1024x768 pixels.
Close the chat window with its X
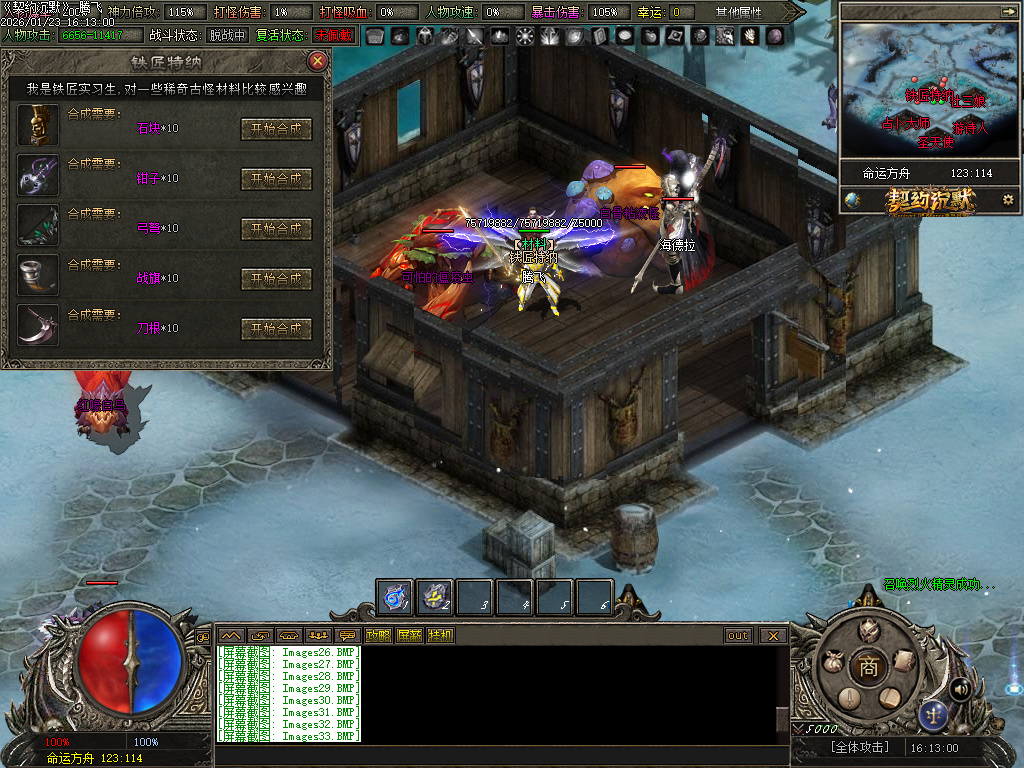pos(773,635)
